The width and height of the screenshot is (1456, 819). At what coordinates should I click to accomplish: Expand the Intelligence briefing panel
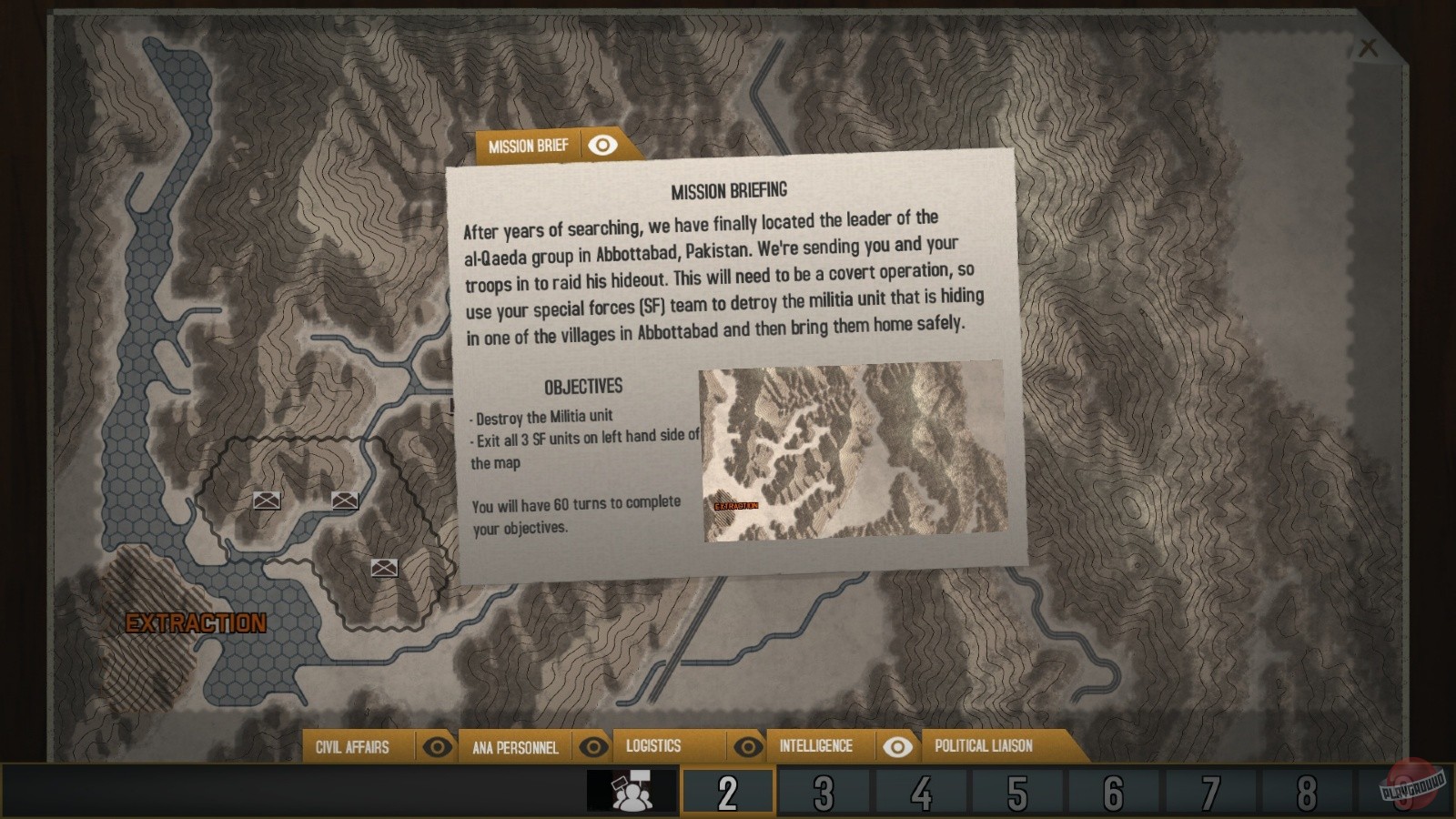(x=814, y=746)
